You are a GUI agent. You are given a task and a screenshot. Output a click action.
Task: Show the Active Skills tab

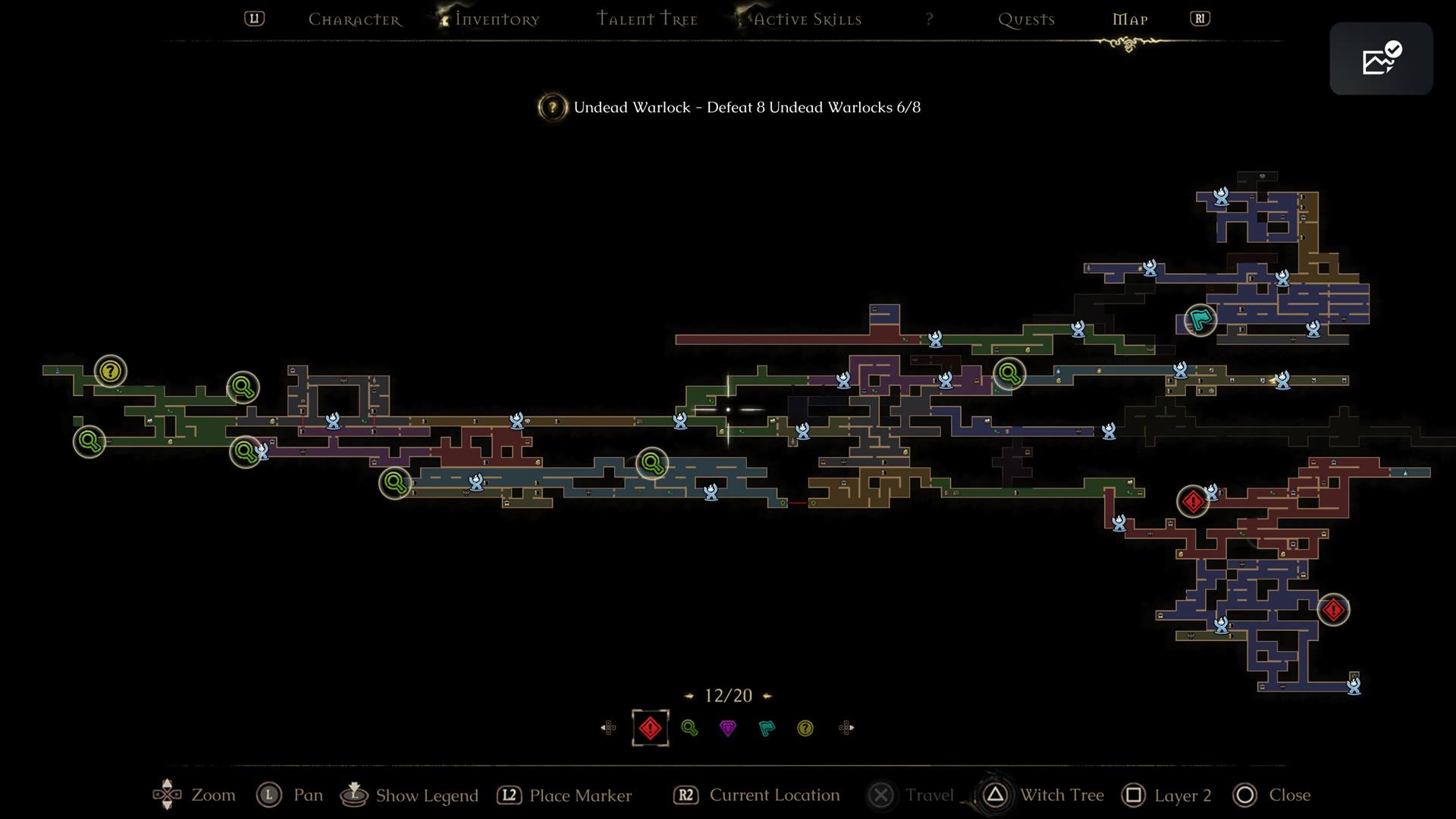coord(807,20)
